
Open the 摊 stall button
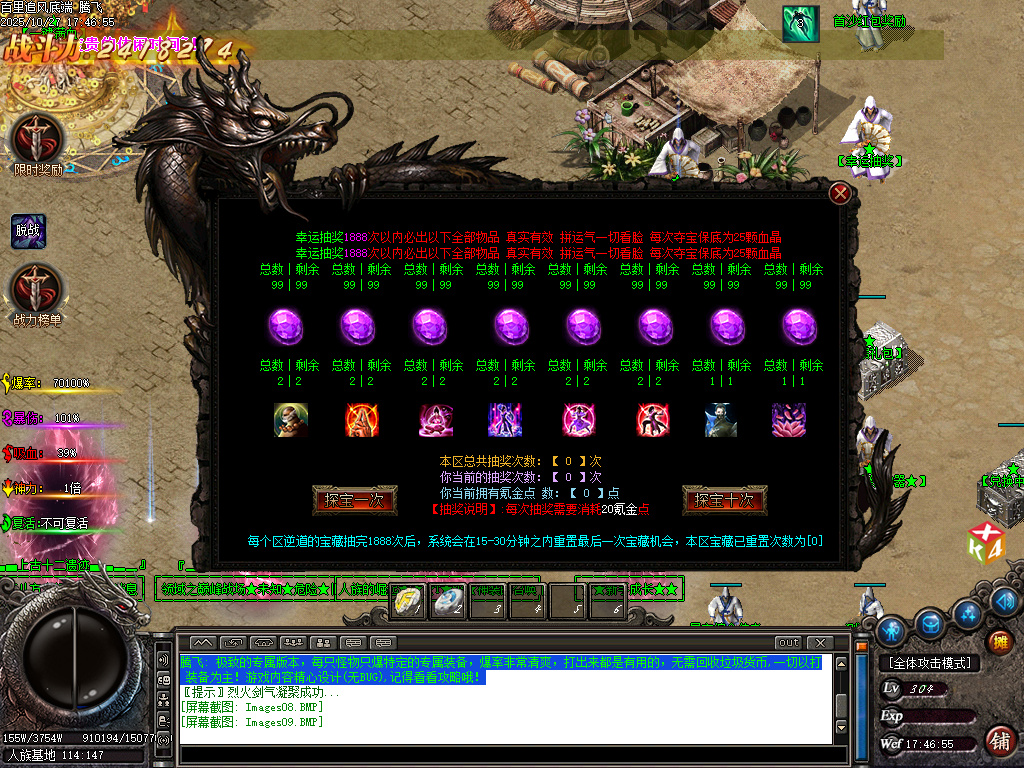[x=999, y=641]
